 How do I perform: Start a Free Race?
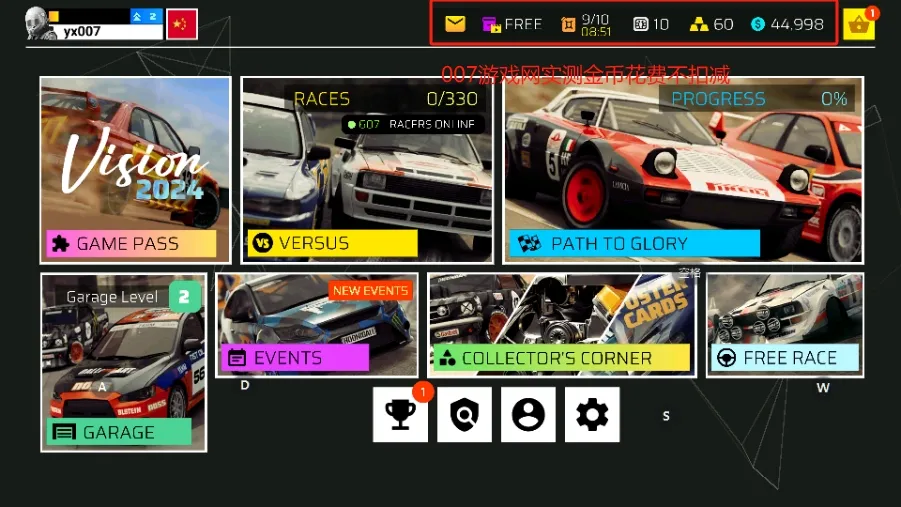[784, 325]
